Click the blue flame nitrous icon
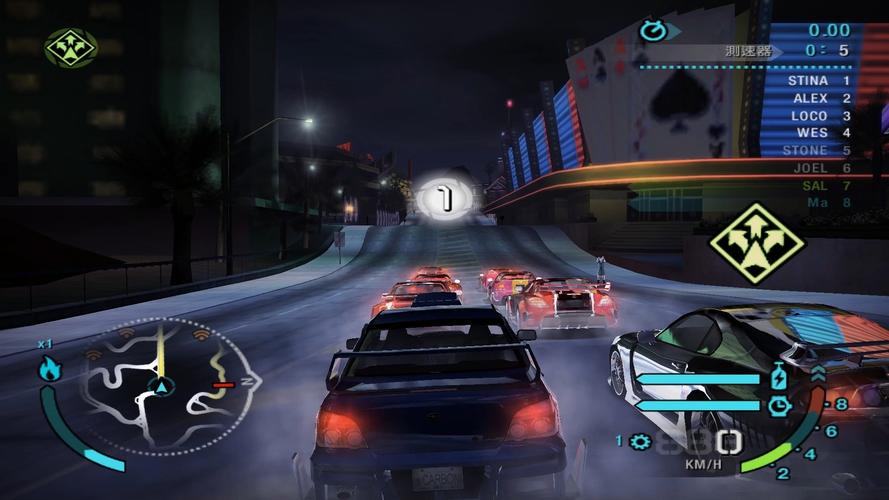The width and height of the screenshot is (889, 500). tap(49, 368)
